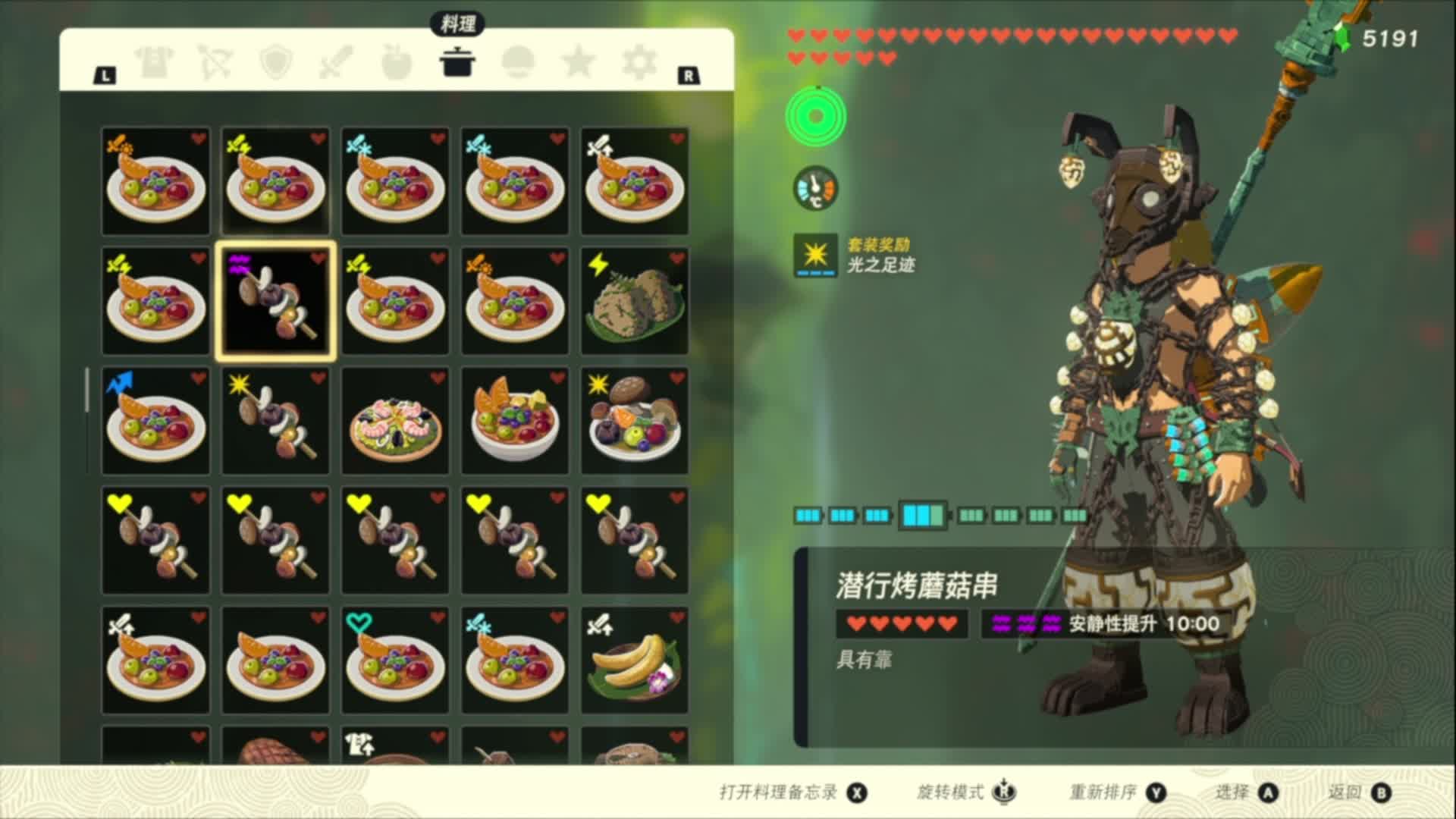Pick the fruit plate with teal heart
1456x819 pixels.
(x=395, y=661)
